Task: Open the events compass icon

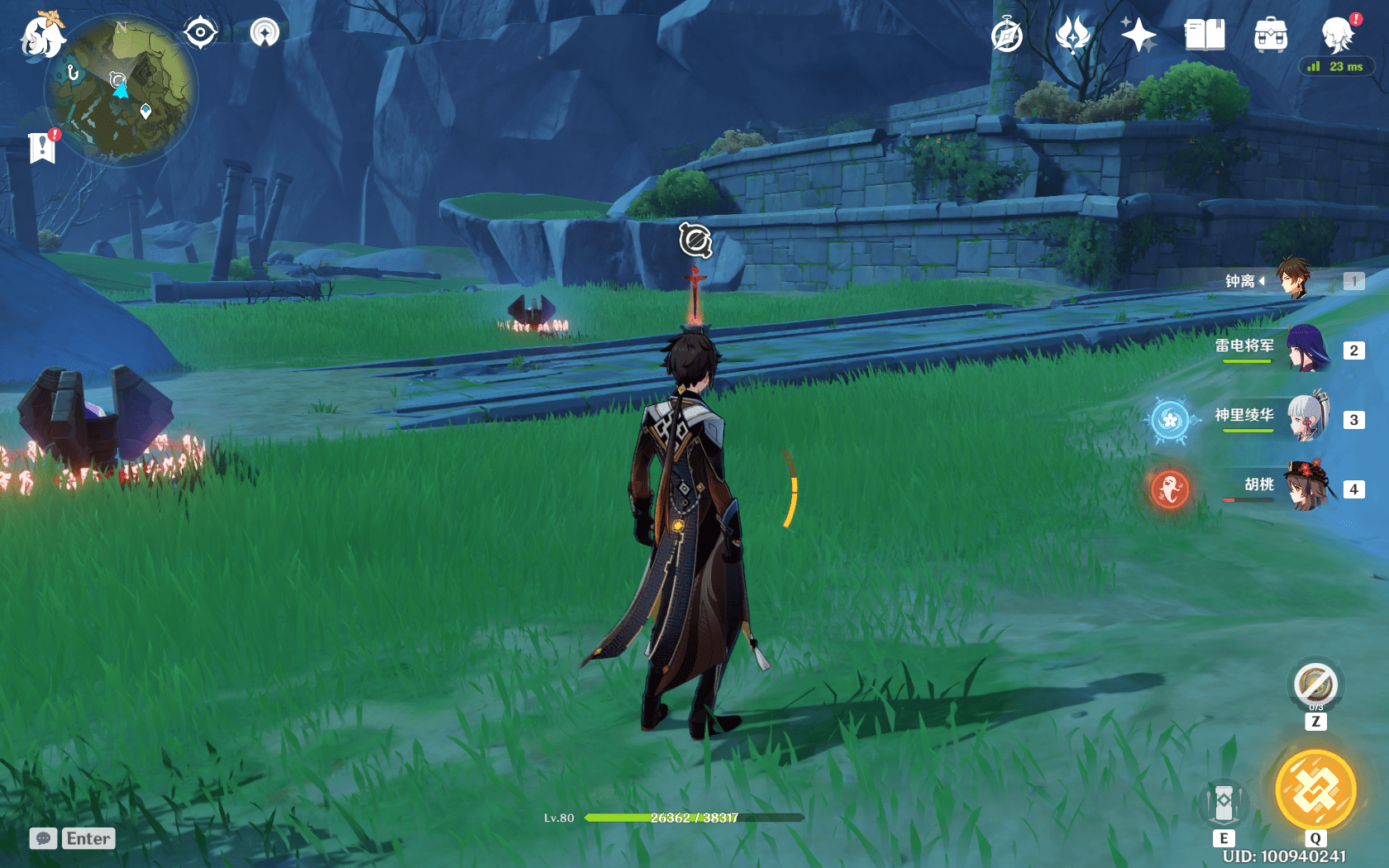Action: tap(1007, 36)
